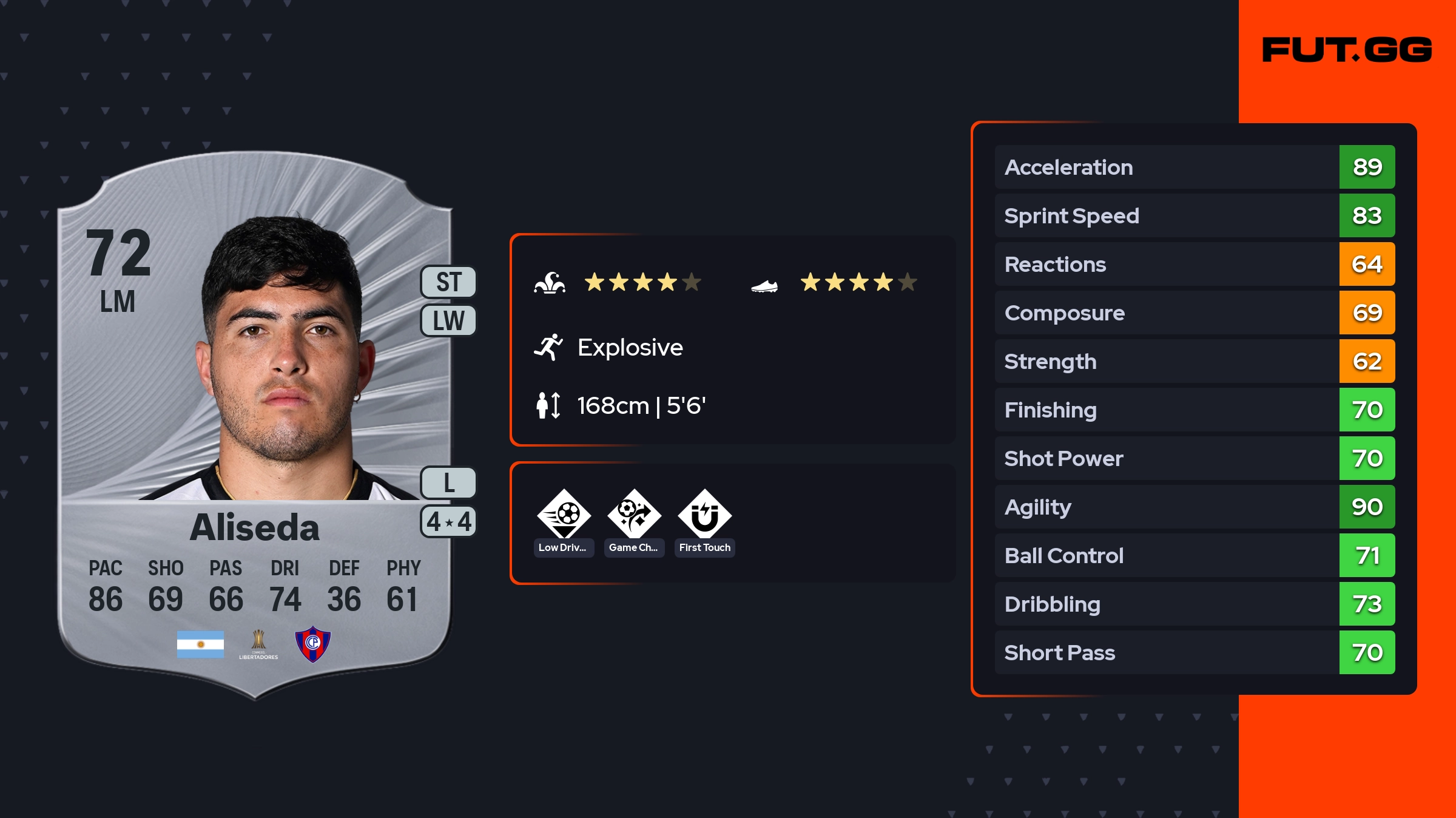Select the Argentina flag on the card
The height and width of the screenshot is (818, 1456).
(x=200, y=644)
